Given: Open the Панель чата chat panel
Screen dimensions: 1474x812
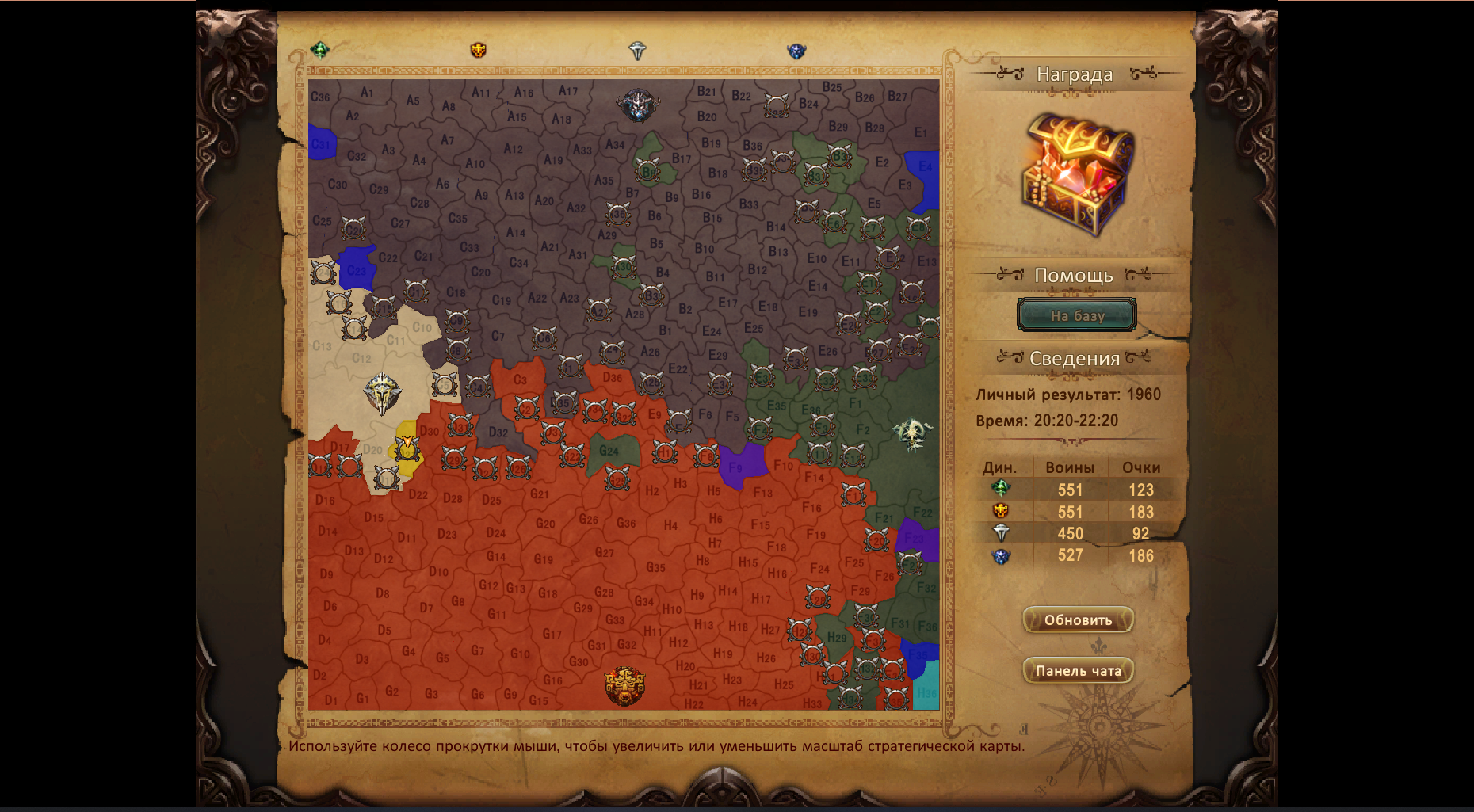Looking at the screenshot, I should pyautogui.click(x=1078, y=670).
